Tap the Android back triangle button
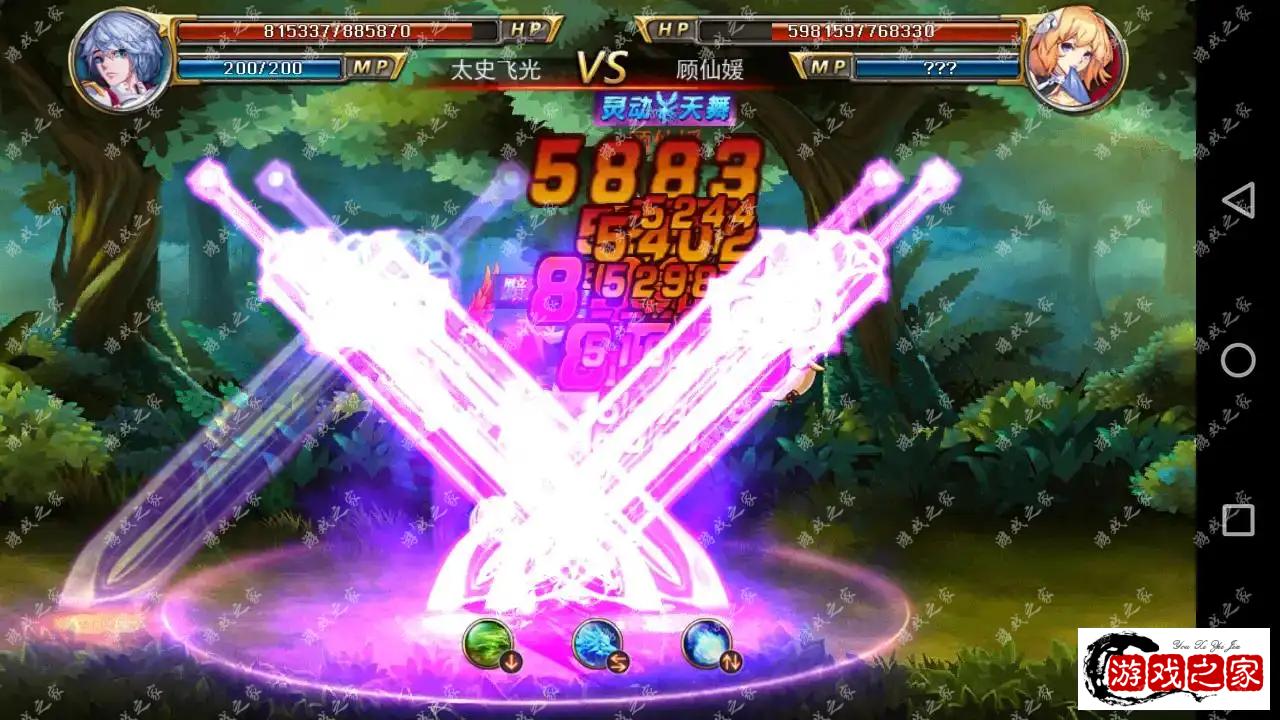The height and width of the screenshot is (720, 1280). (x=1238, y=200)
